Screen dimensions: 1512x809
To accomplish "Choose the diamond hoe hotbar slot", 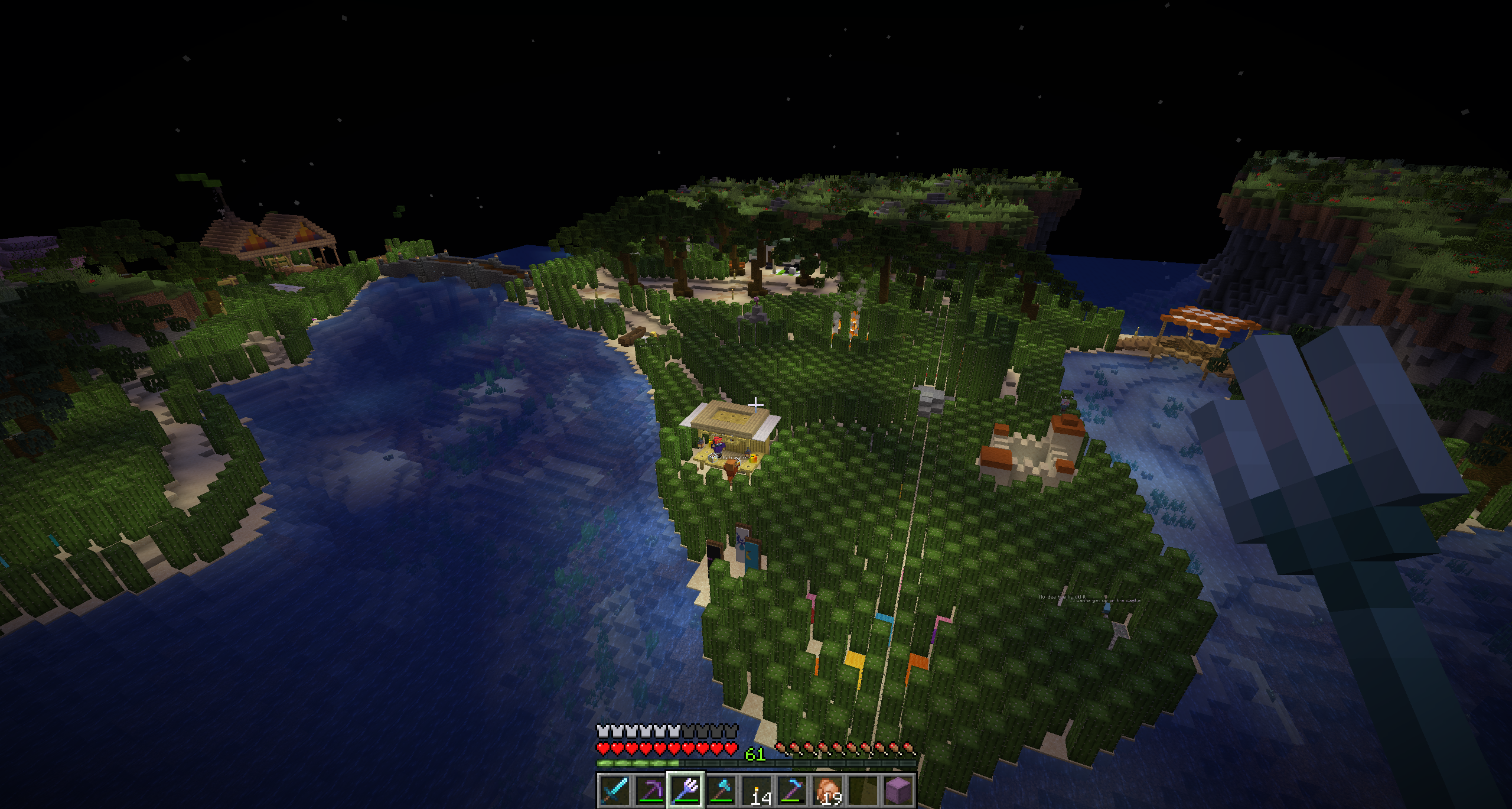I will click(792, 790).
